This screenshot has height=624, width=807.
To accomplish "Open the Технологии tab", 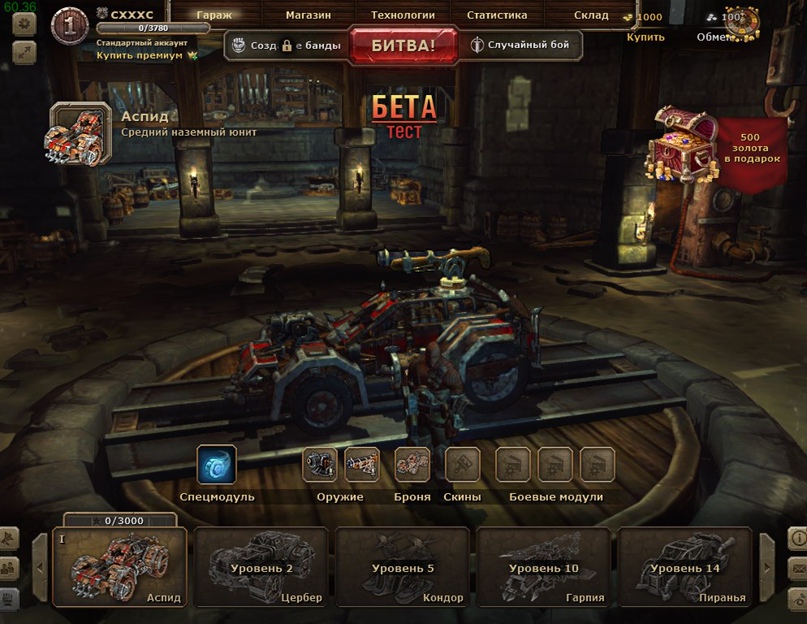I will click(402, 16).
